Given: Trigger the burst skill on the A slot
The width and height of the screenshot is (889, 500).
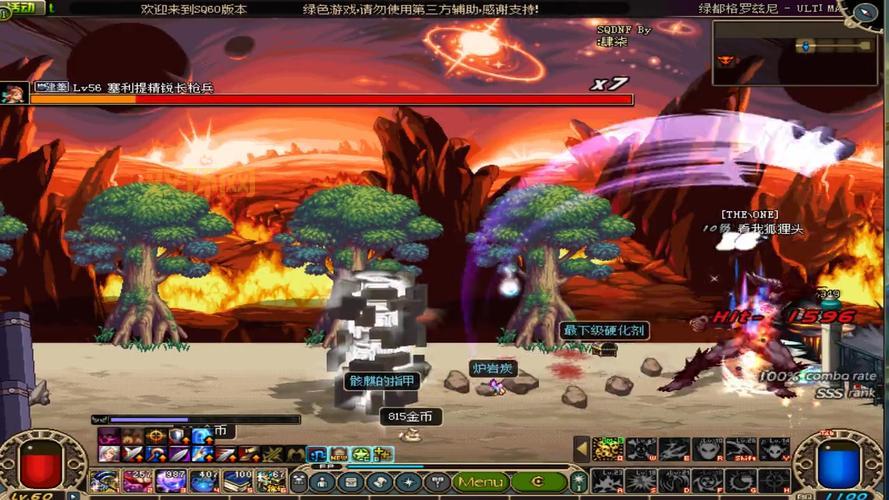Looking at the screenshot, I should tap(607, 481).
